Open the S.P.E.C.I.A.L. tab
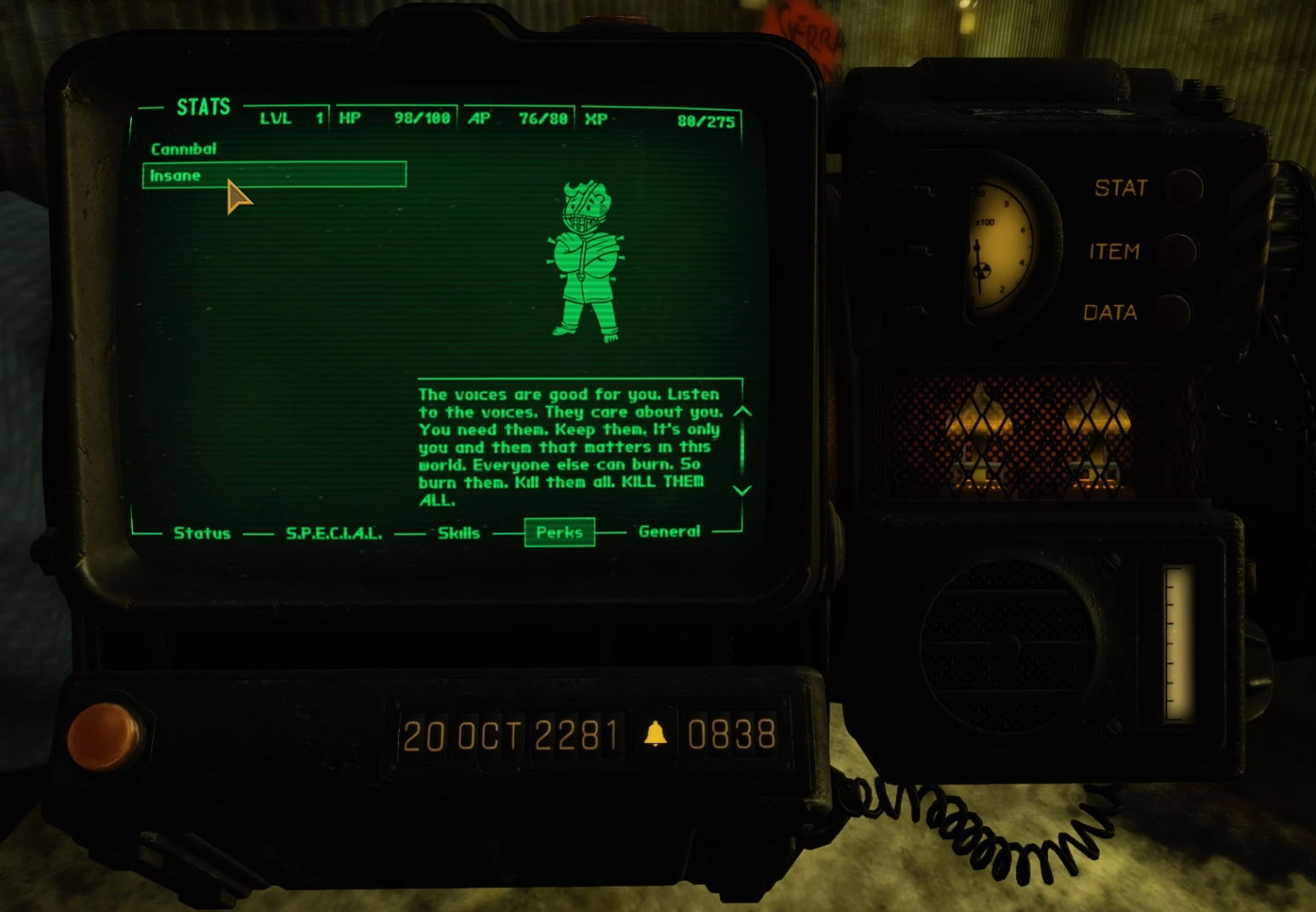Screen dimensions: 1316x912 [334, 532]
